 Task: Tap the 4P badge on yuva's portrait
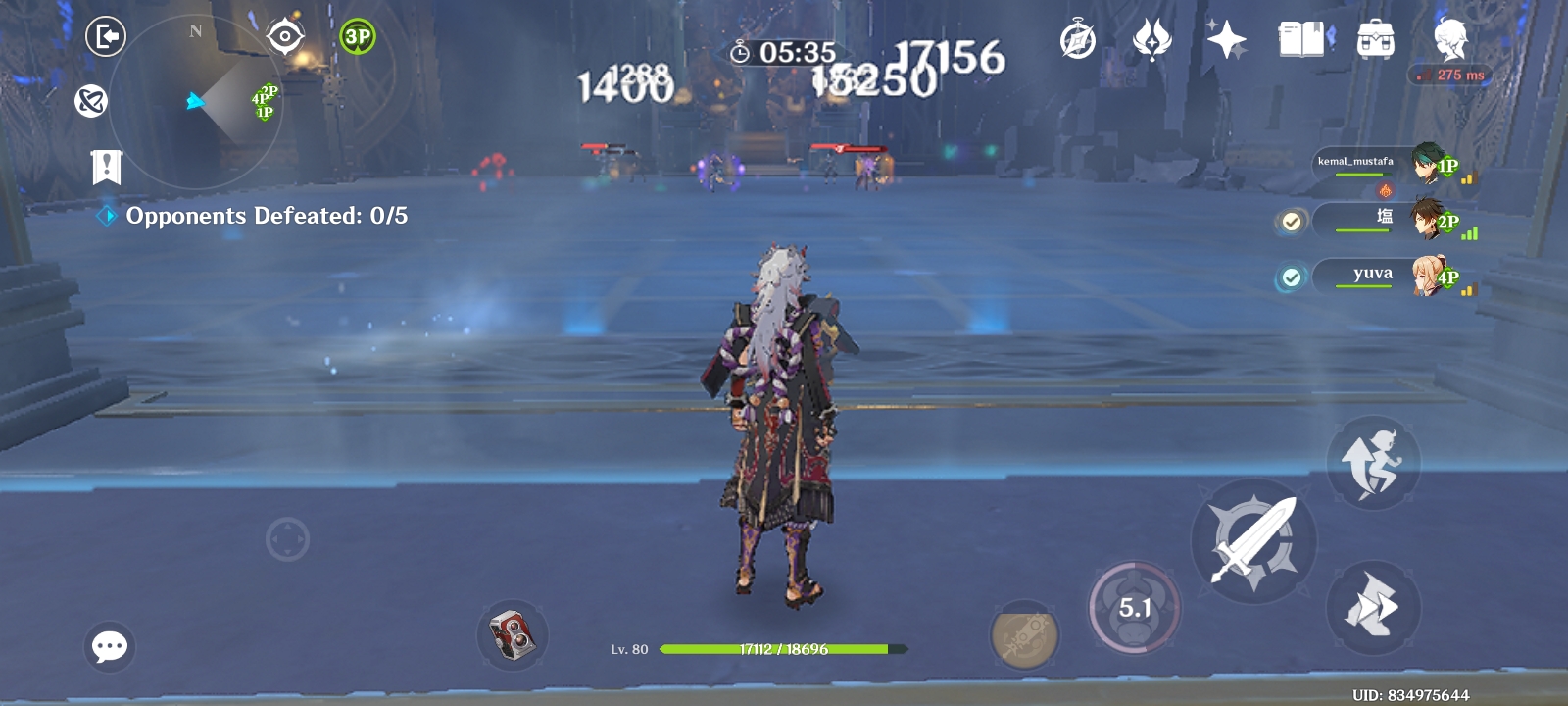click(1447, 279)
